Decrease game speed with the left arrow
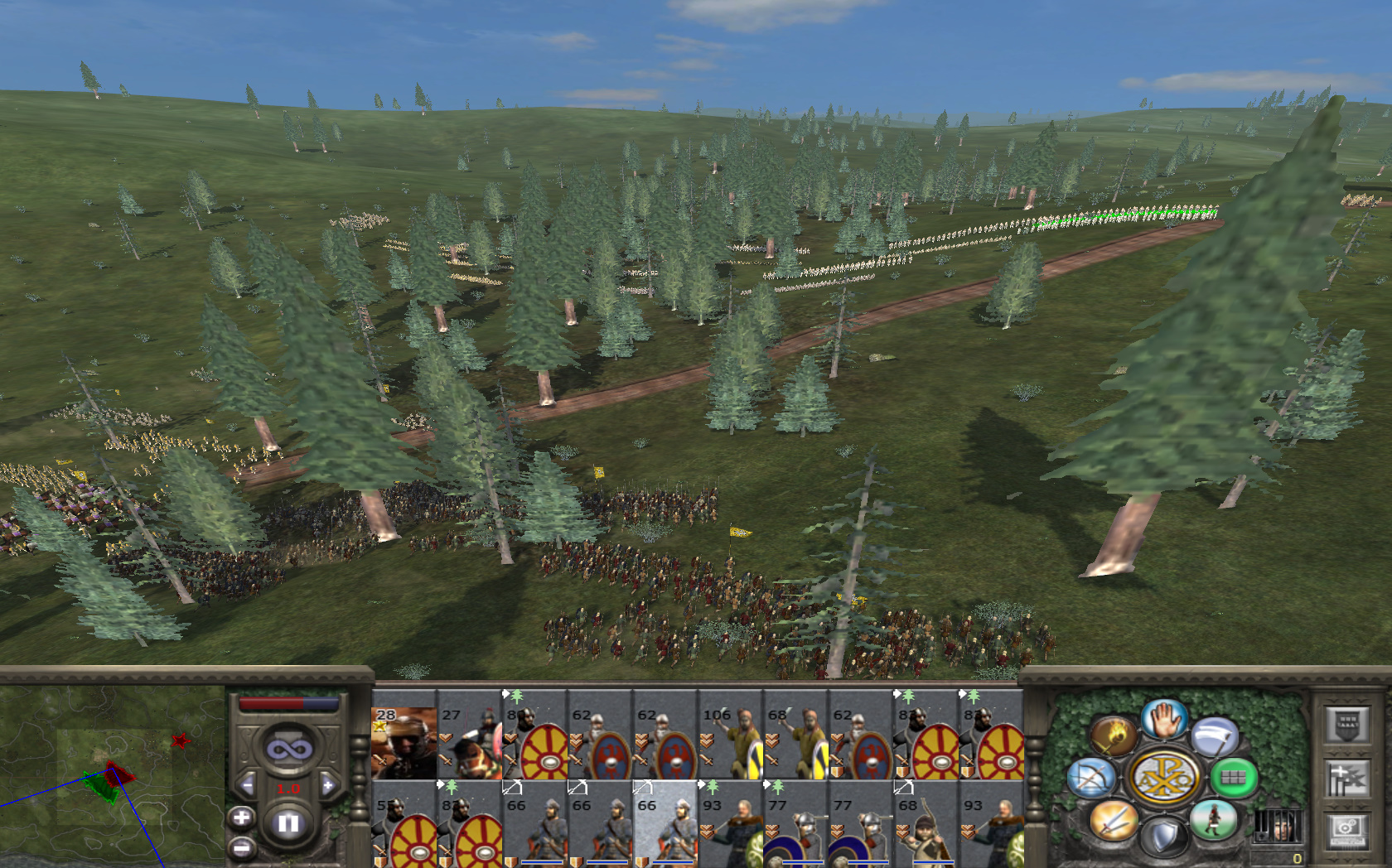This screenshot has height=868, width=1392. click(247, 785)
